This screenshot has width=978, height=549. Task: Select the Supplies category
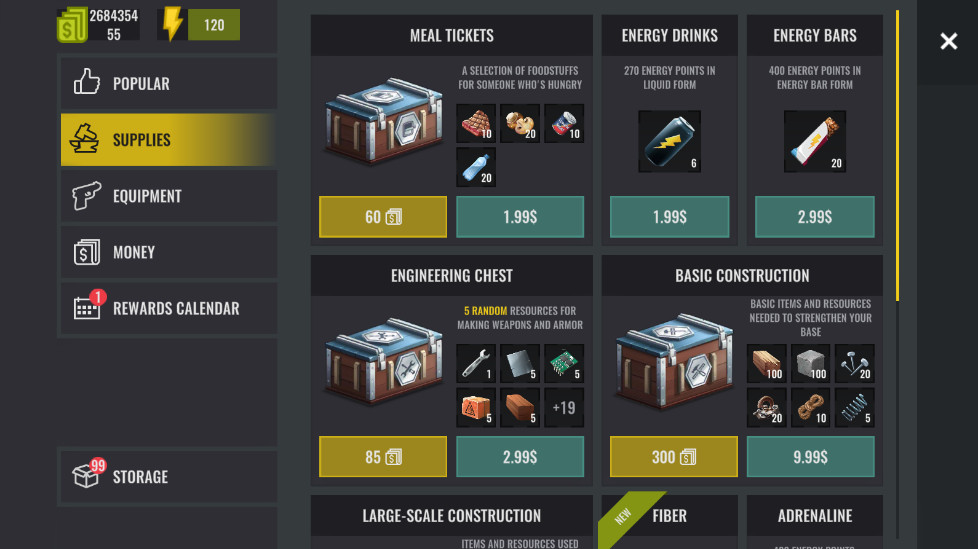[167, 140]
